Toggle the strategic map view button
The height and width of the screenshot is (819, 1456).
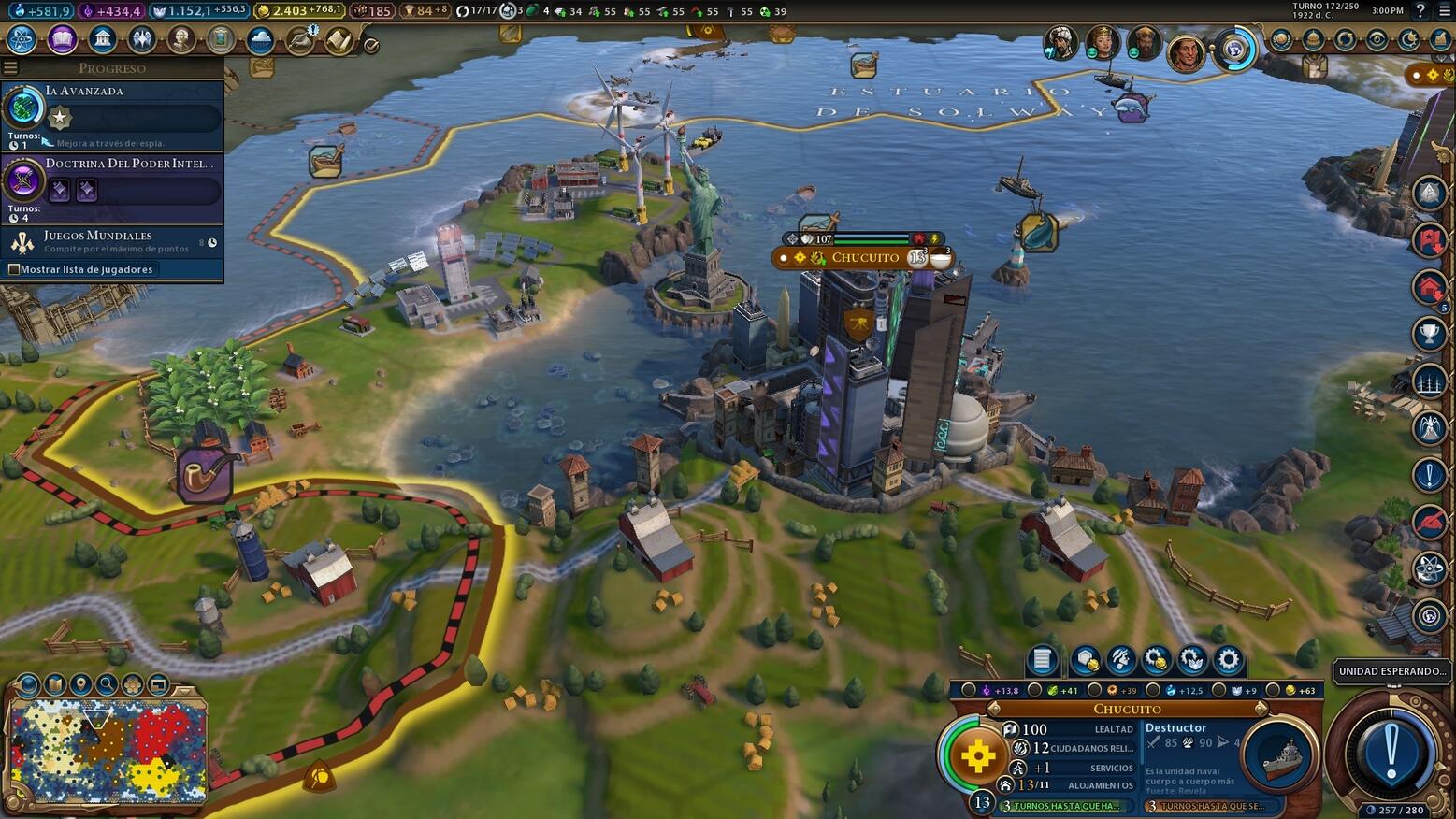156,684
